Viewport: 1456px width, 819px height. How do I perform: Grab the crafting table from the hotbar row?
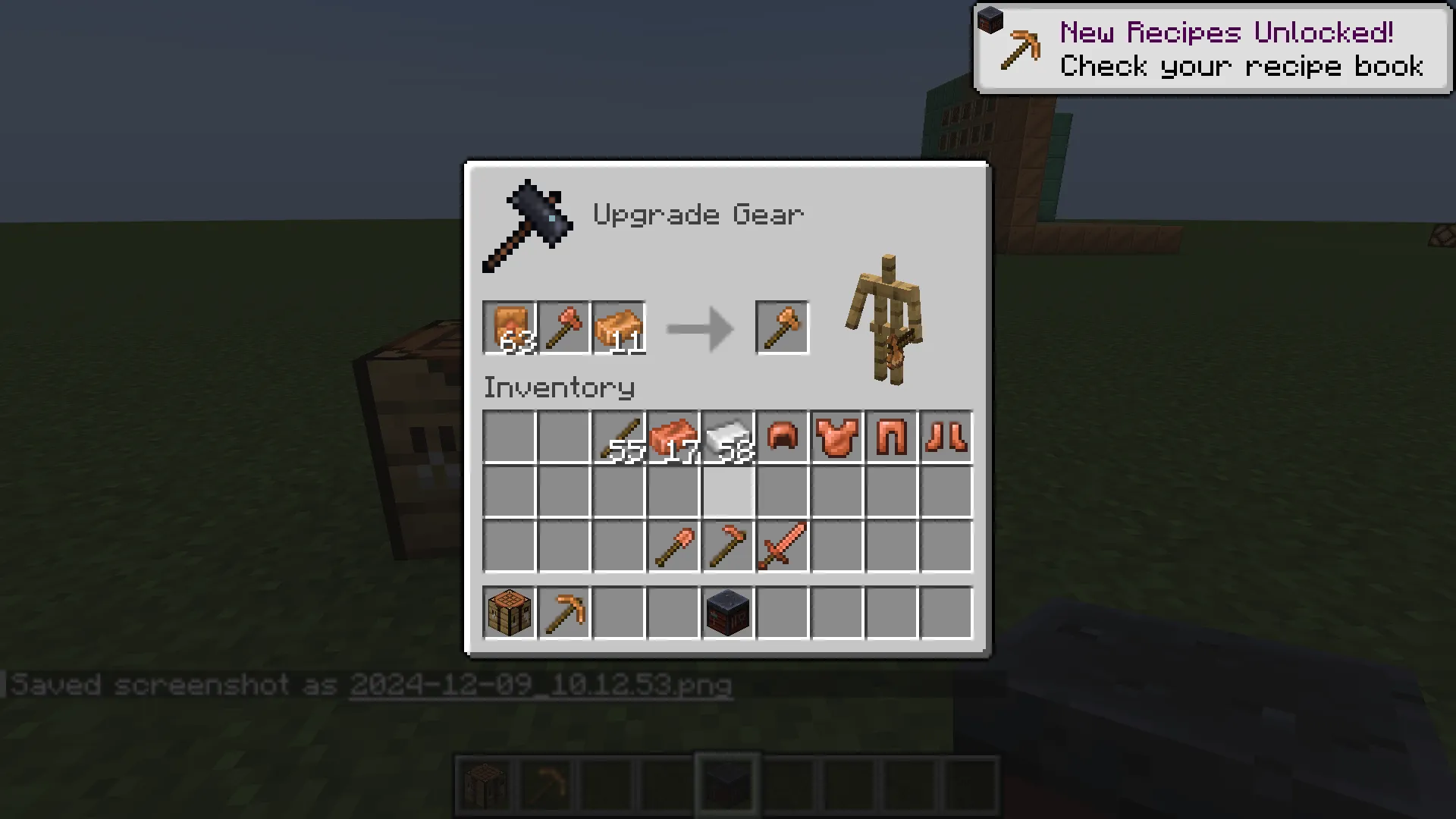(509, 613)
